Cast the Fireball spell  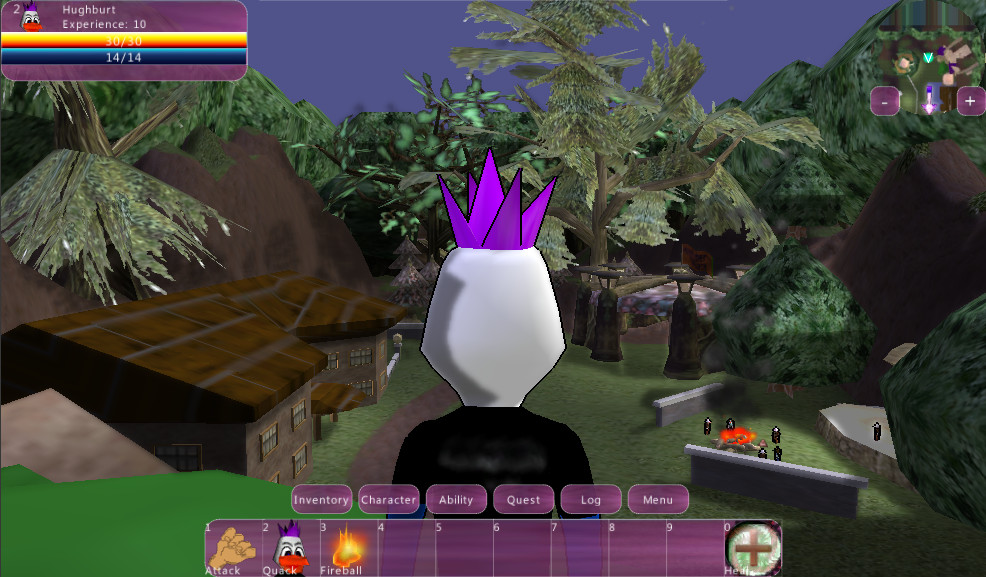(x=347, y=547)
